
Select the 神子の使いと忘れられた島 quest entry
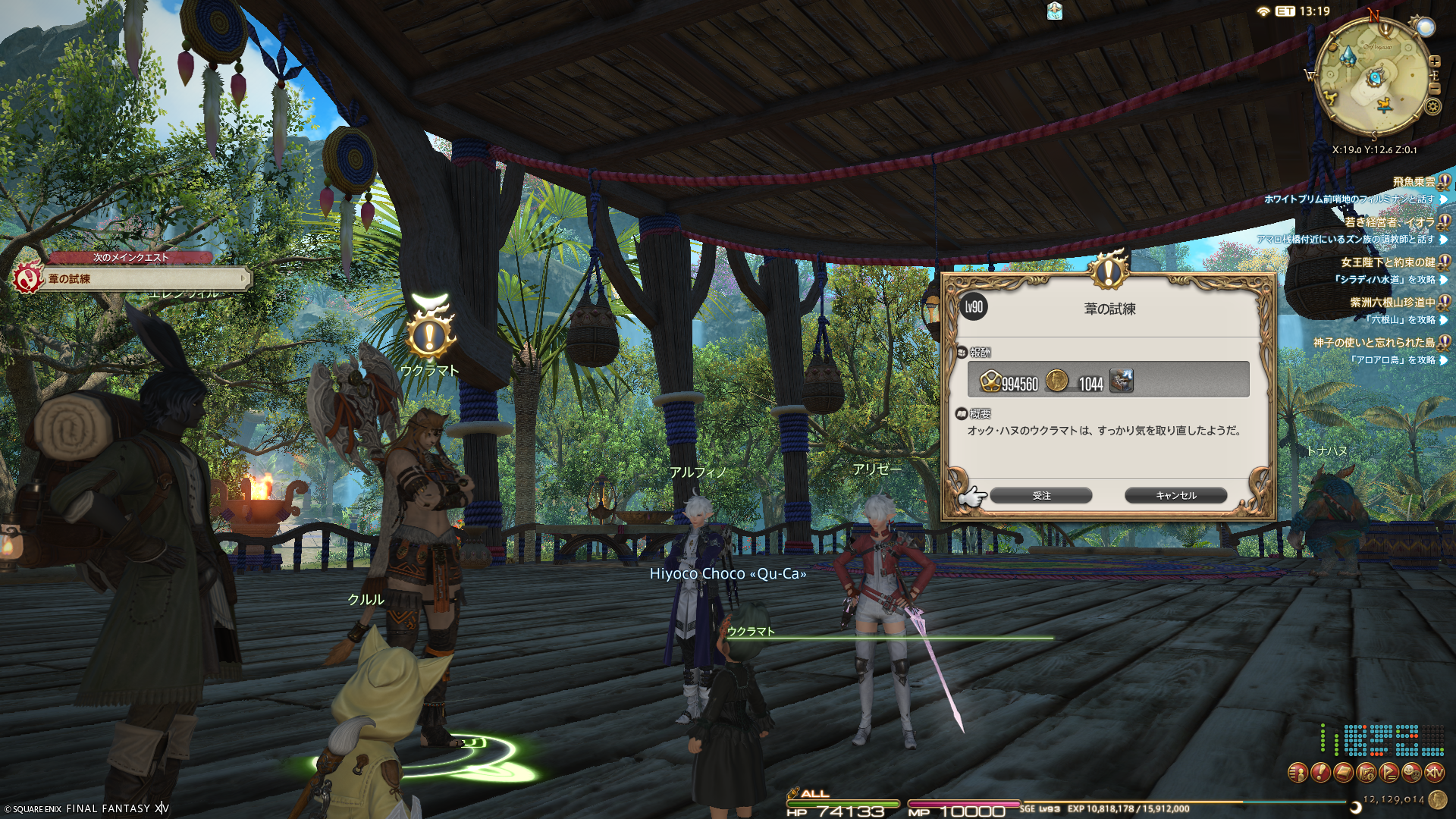coord(1373,343)
